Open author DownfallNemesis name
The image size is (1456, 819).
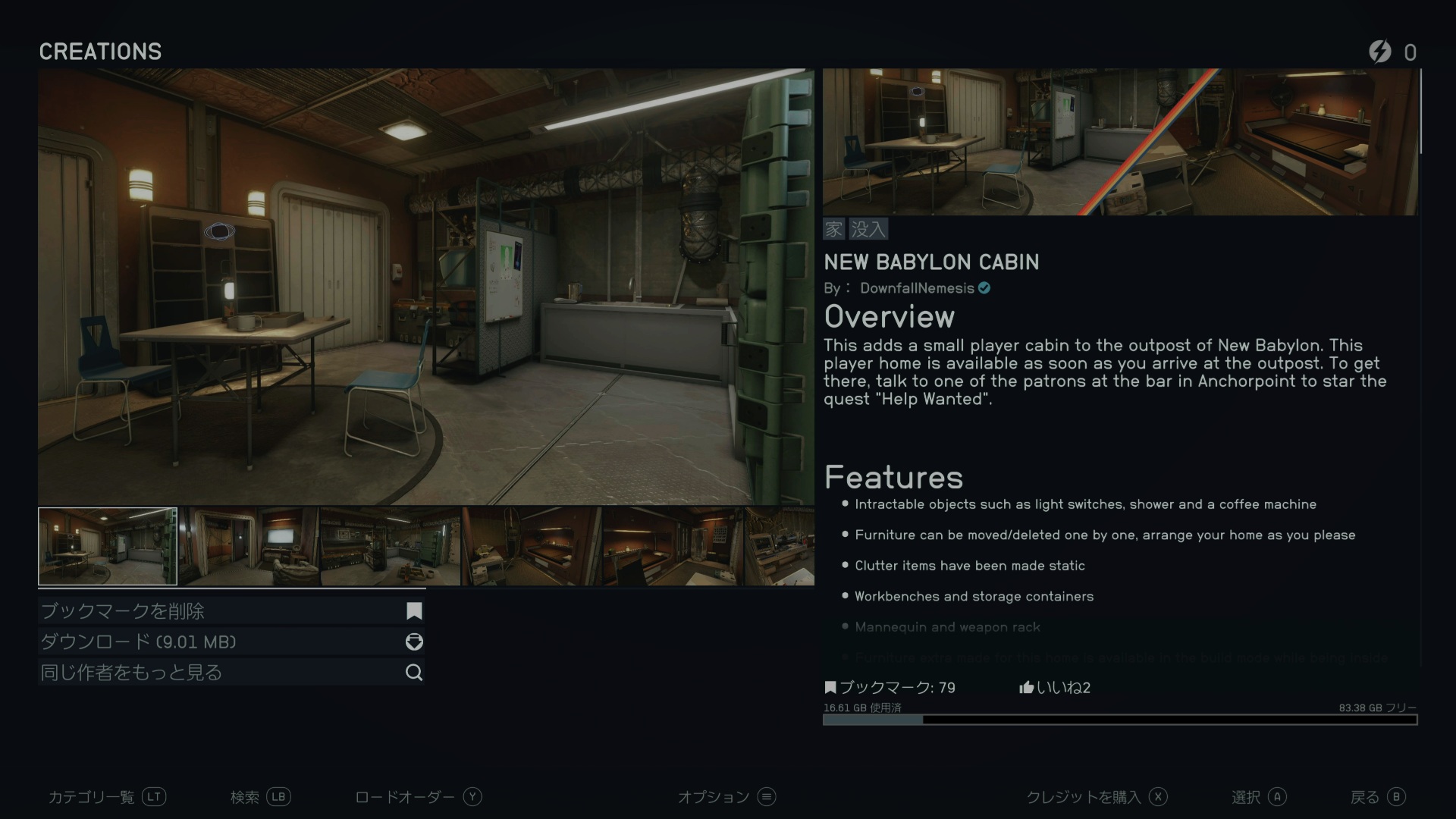click(917, 289)
